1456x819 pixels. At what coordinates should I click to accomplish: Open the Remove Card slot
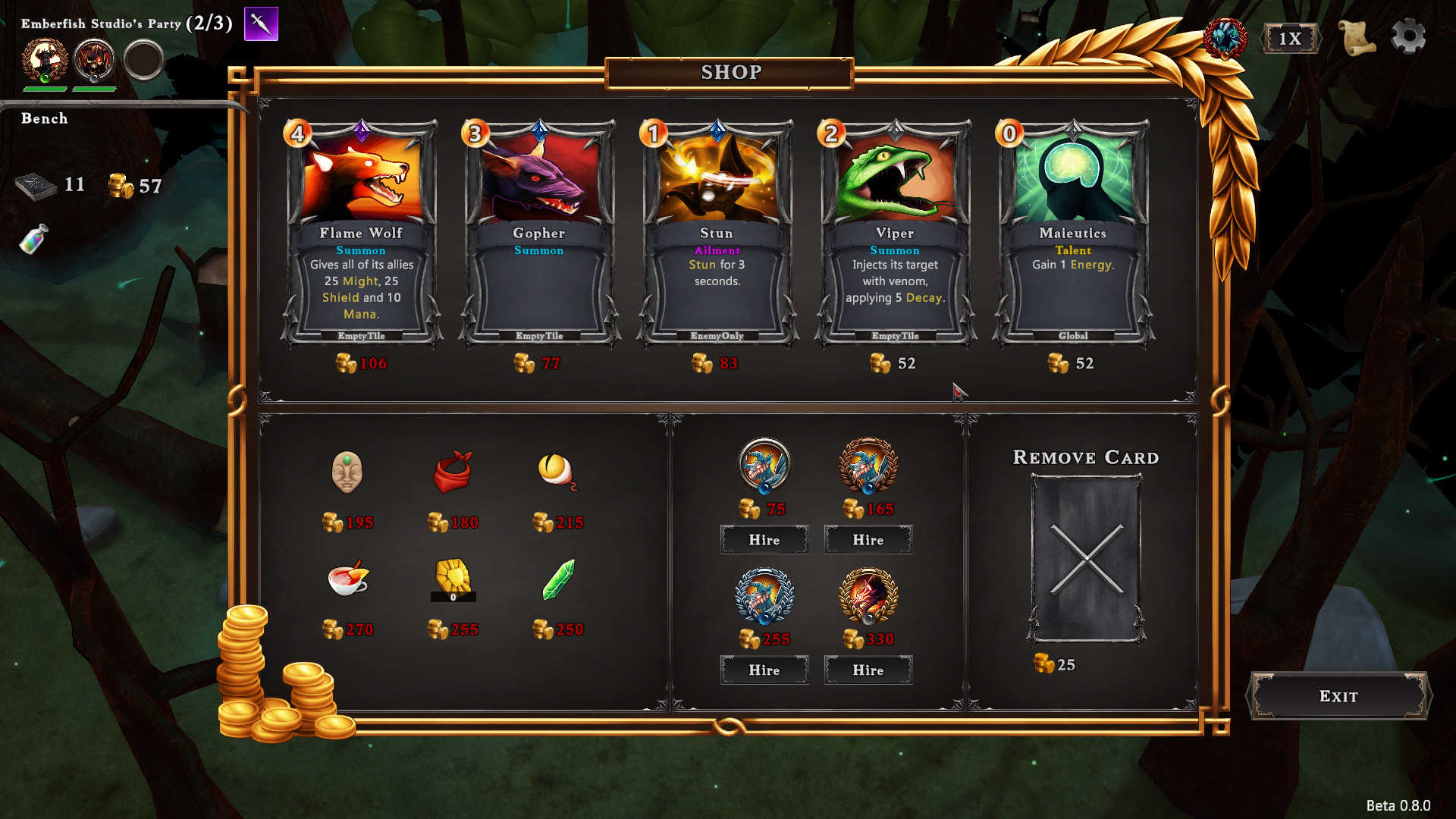(1086, 559)
